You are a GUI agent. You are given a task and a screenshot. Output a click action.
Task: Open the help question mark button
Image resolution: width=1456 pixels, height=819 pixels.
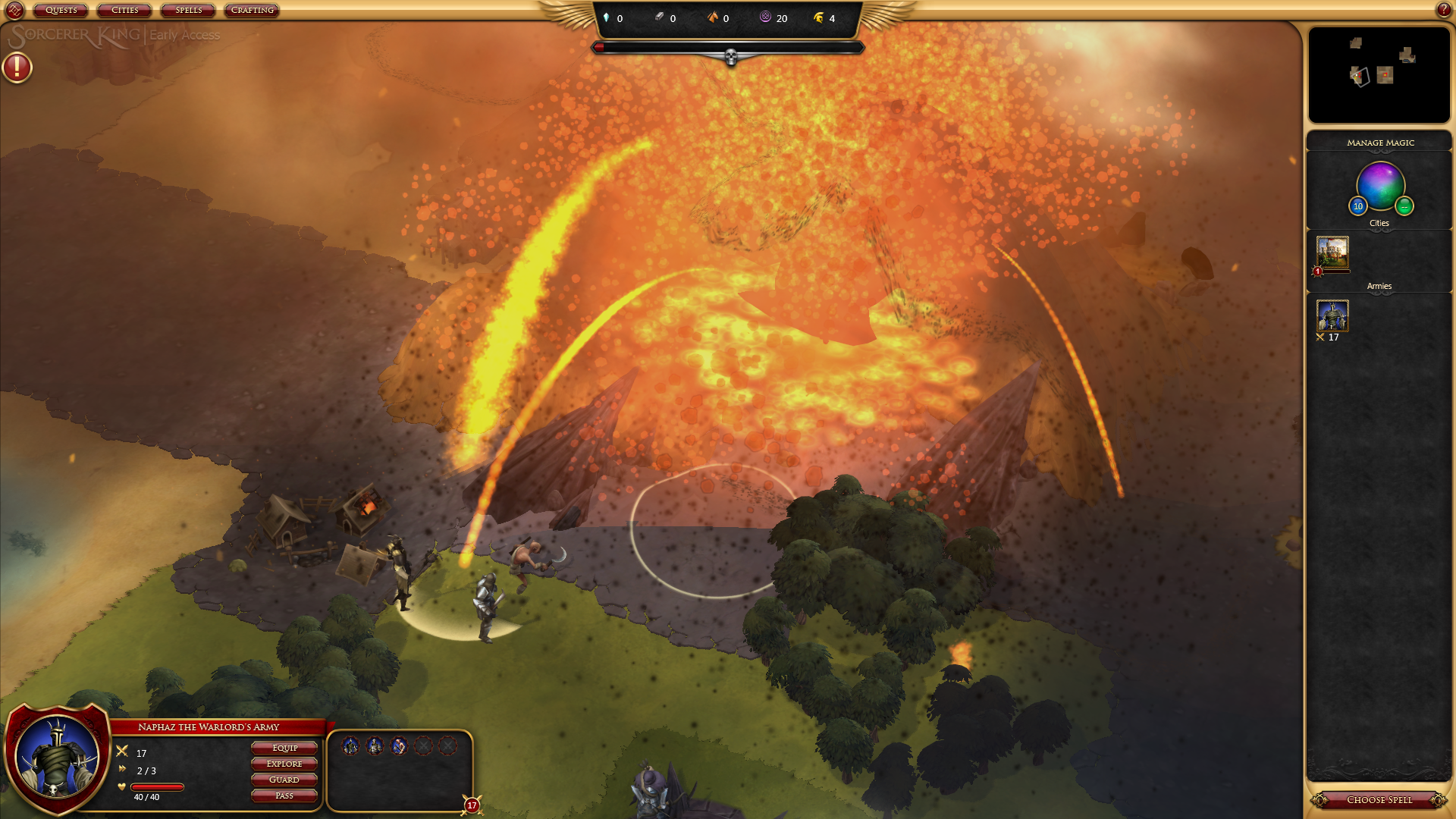tap(1443, 10)
